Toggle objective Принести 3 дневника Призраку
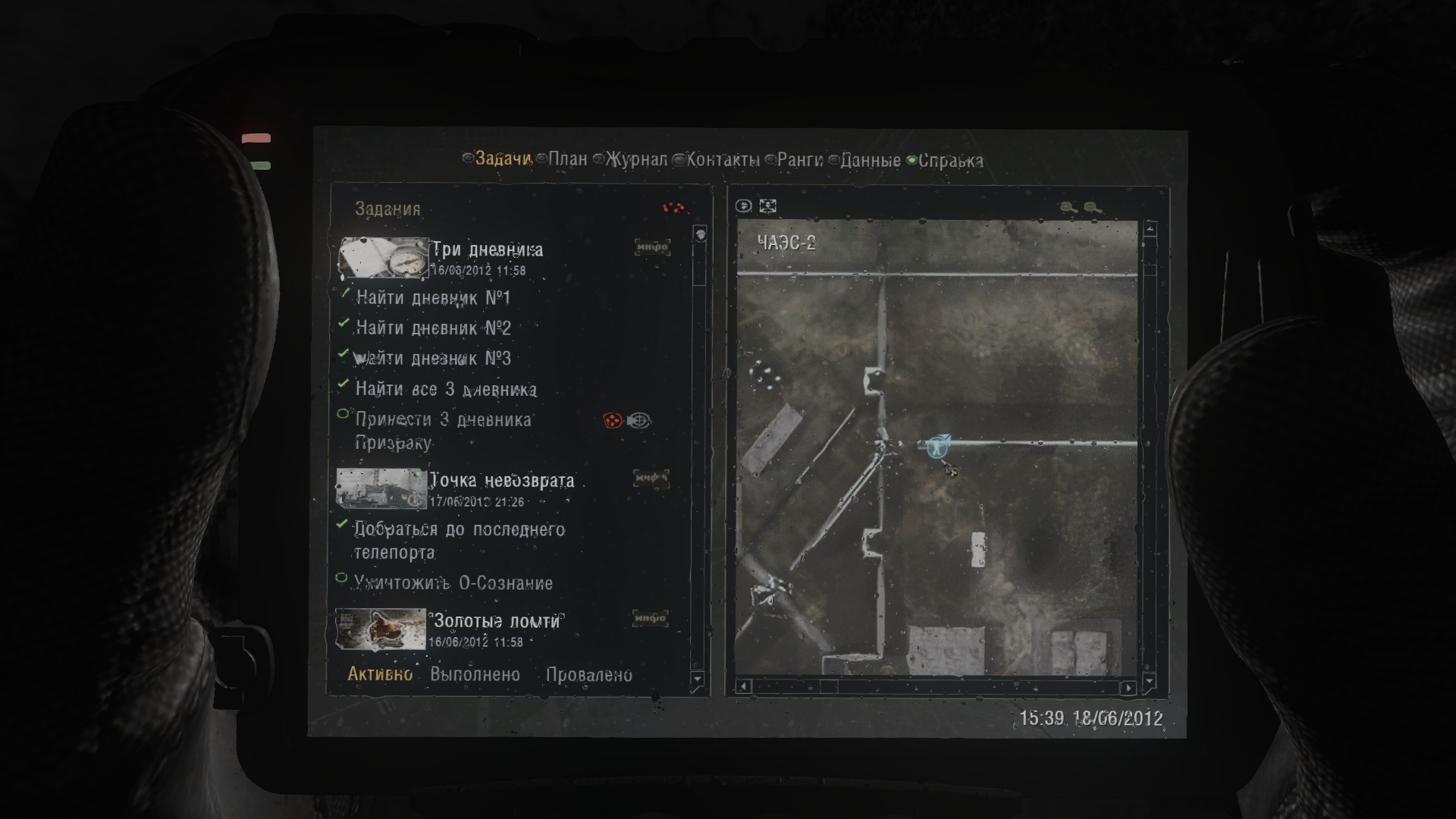The width and height of the screenshot is (1456, 819). 342,414
